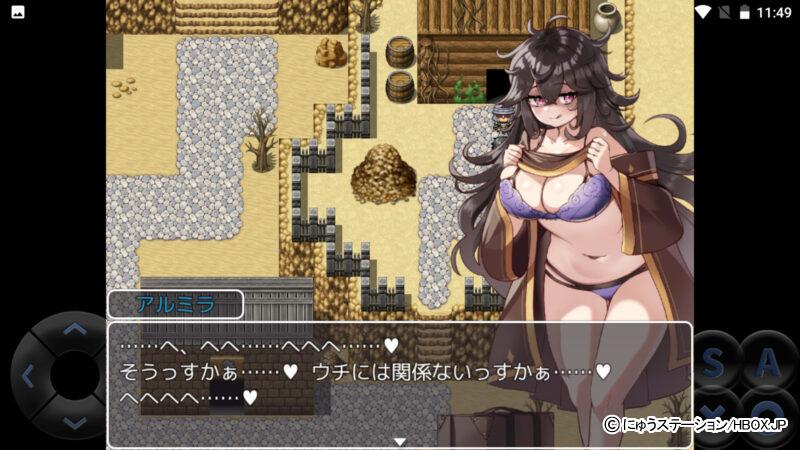The width and height of the screenshot is (800, 450).
Task: Tap the D-pad down arrow
Action: coord(75,424)
